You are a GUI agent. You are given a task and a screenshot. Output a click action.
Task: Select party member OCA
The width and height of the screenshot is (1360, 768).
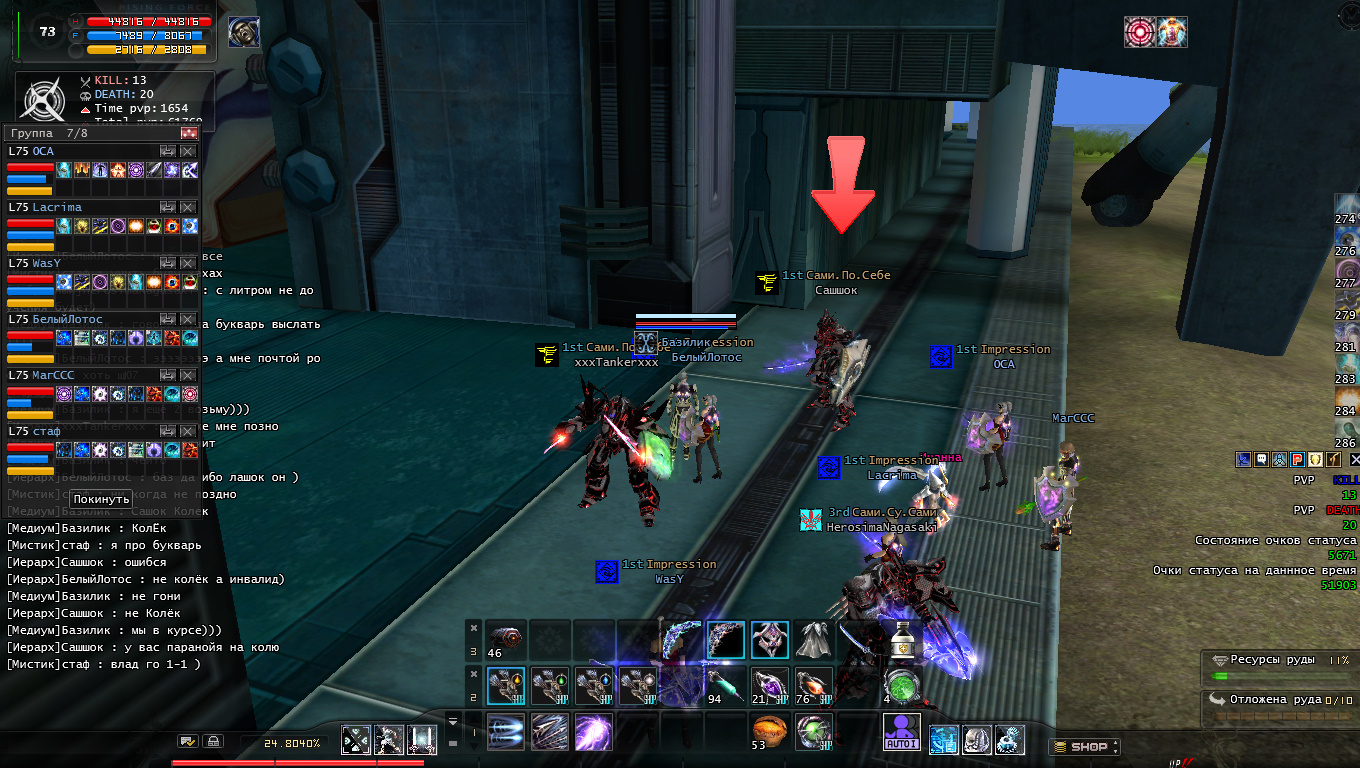click(44, 151)
